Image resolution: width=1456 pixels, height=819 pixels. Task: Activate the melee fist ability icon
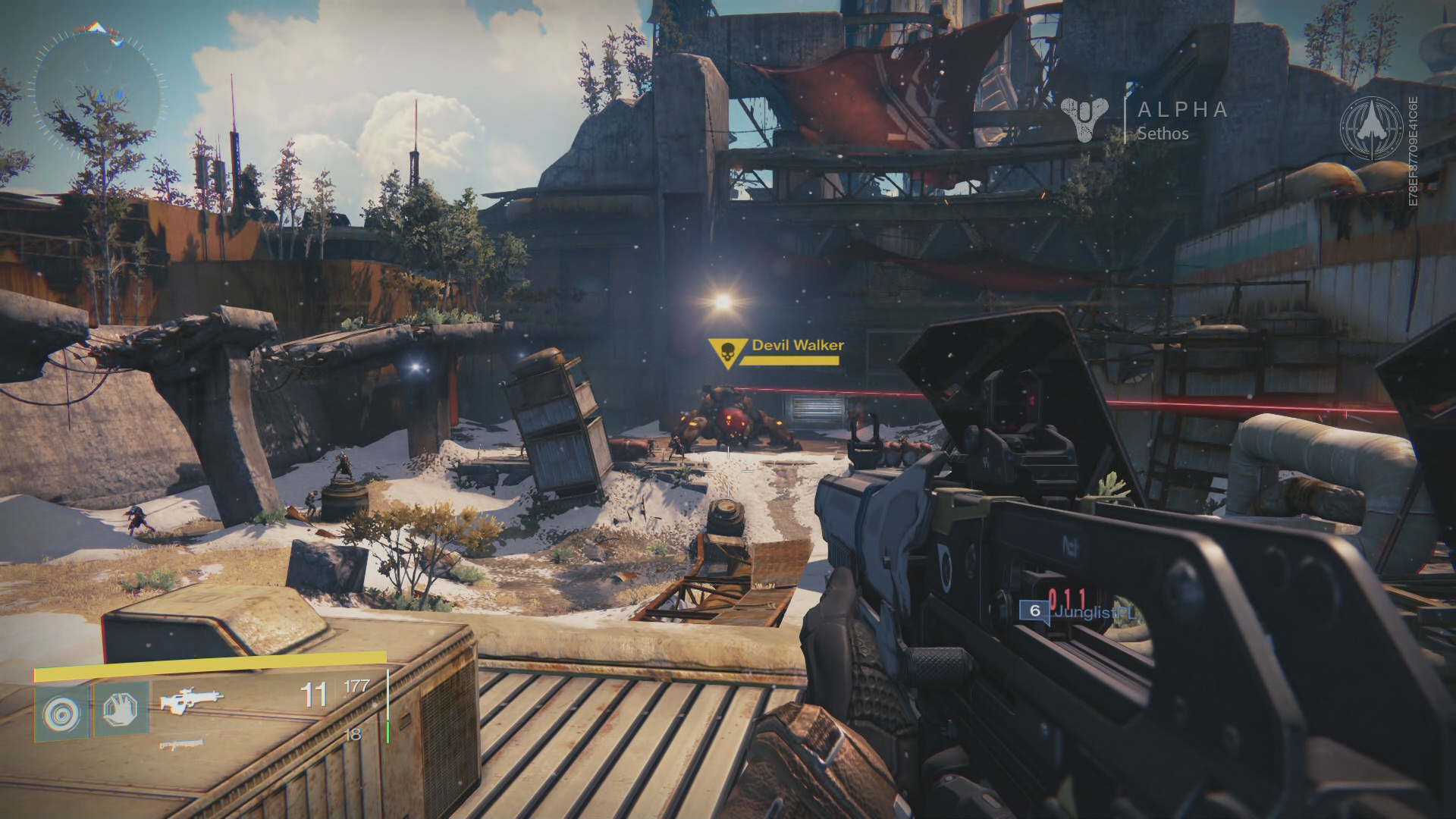click(121, 710)
